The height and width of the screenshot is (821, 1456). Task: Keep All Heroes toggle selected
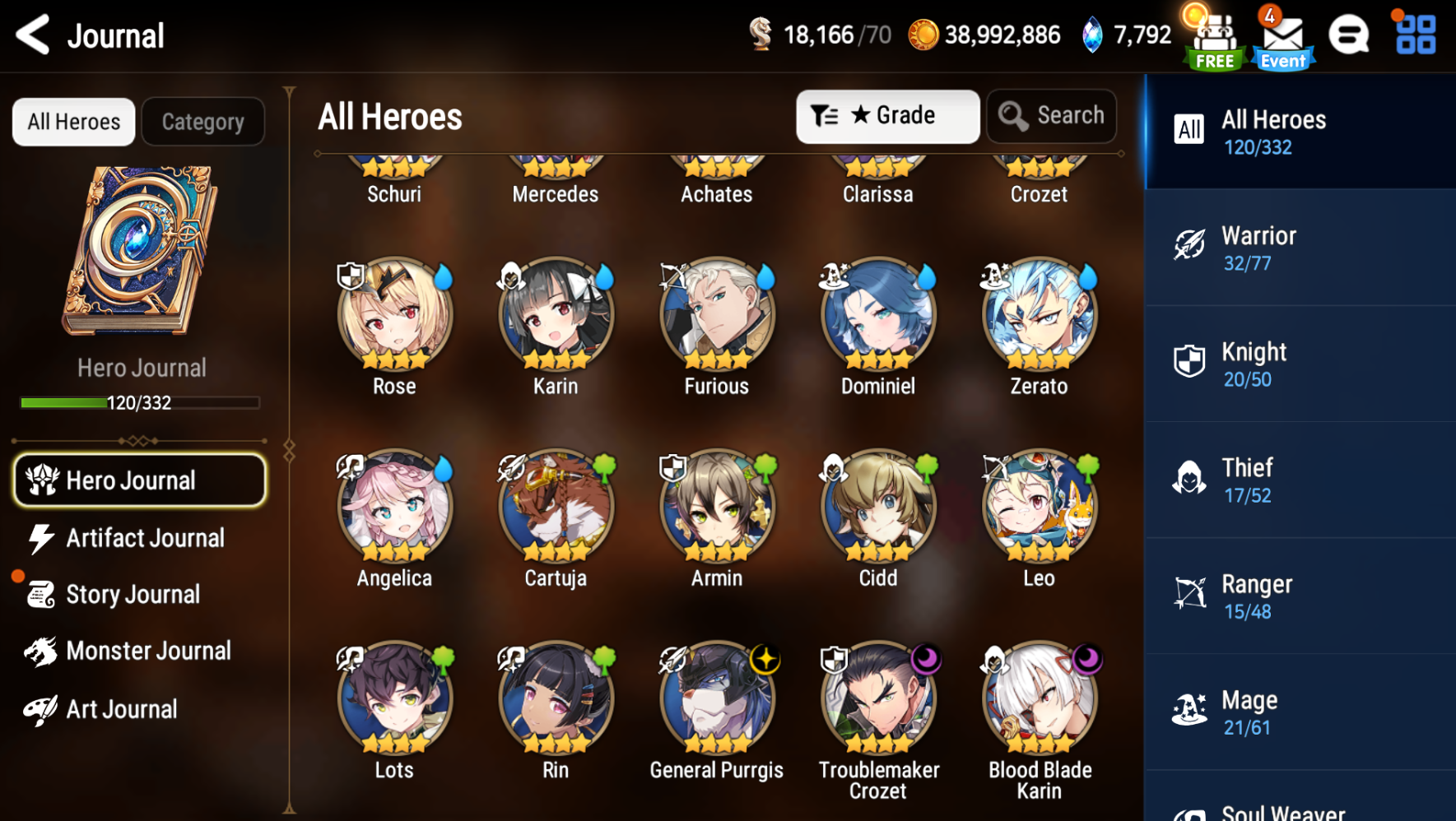pyautogui.click(x=73, y=121)
